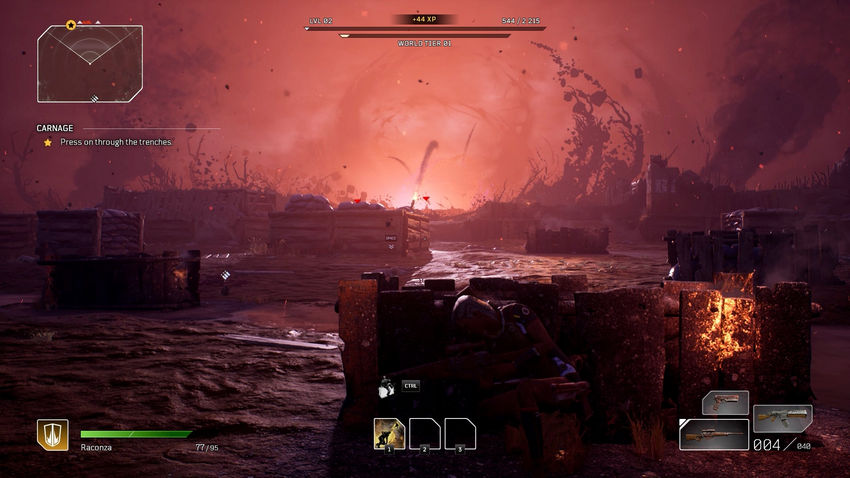Viewport: 850px width, 478px height.
Task: Switch to the secondary assault rifle slot
Action: tap(782, 416)
